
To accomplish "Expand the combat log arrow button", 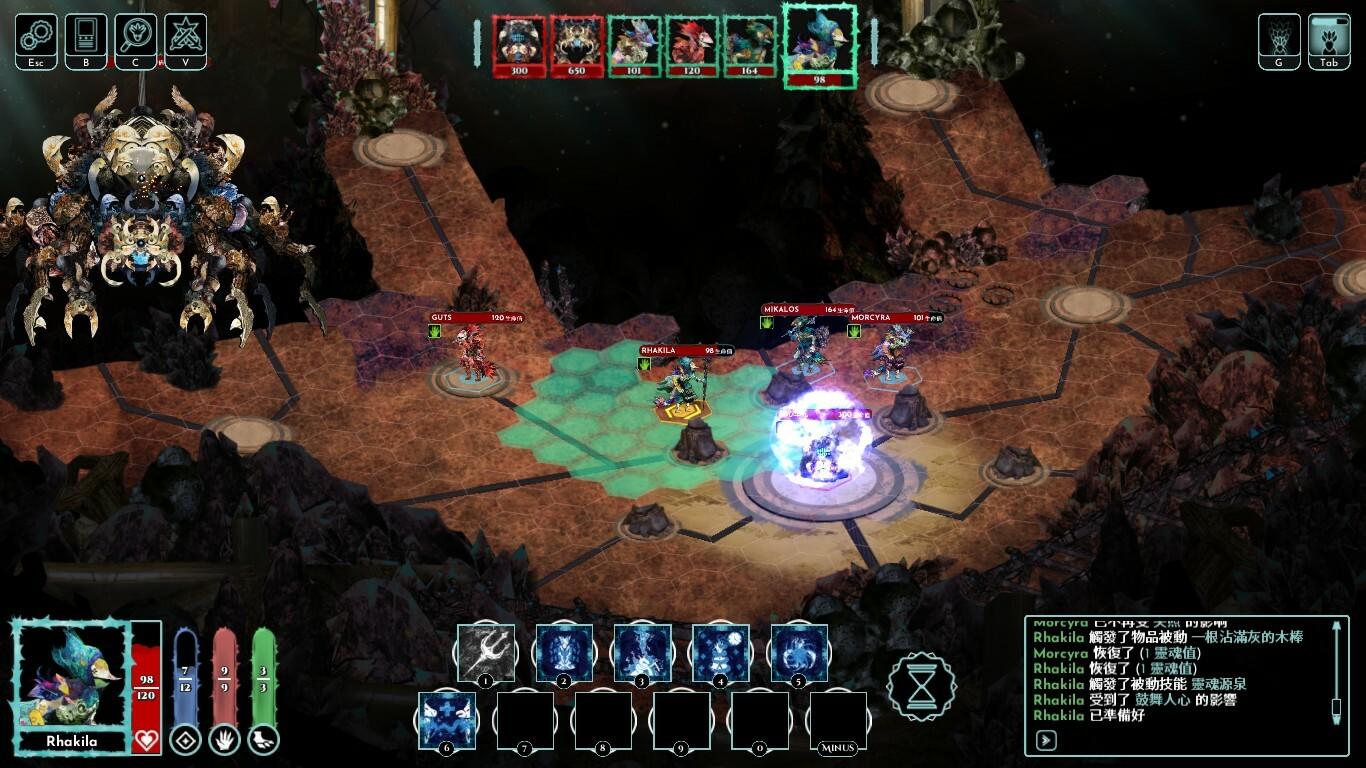I will point(1046,741).
